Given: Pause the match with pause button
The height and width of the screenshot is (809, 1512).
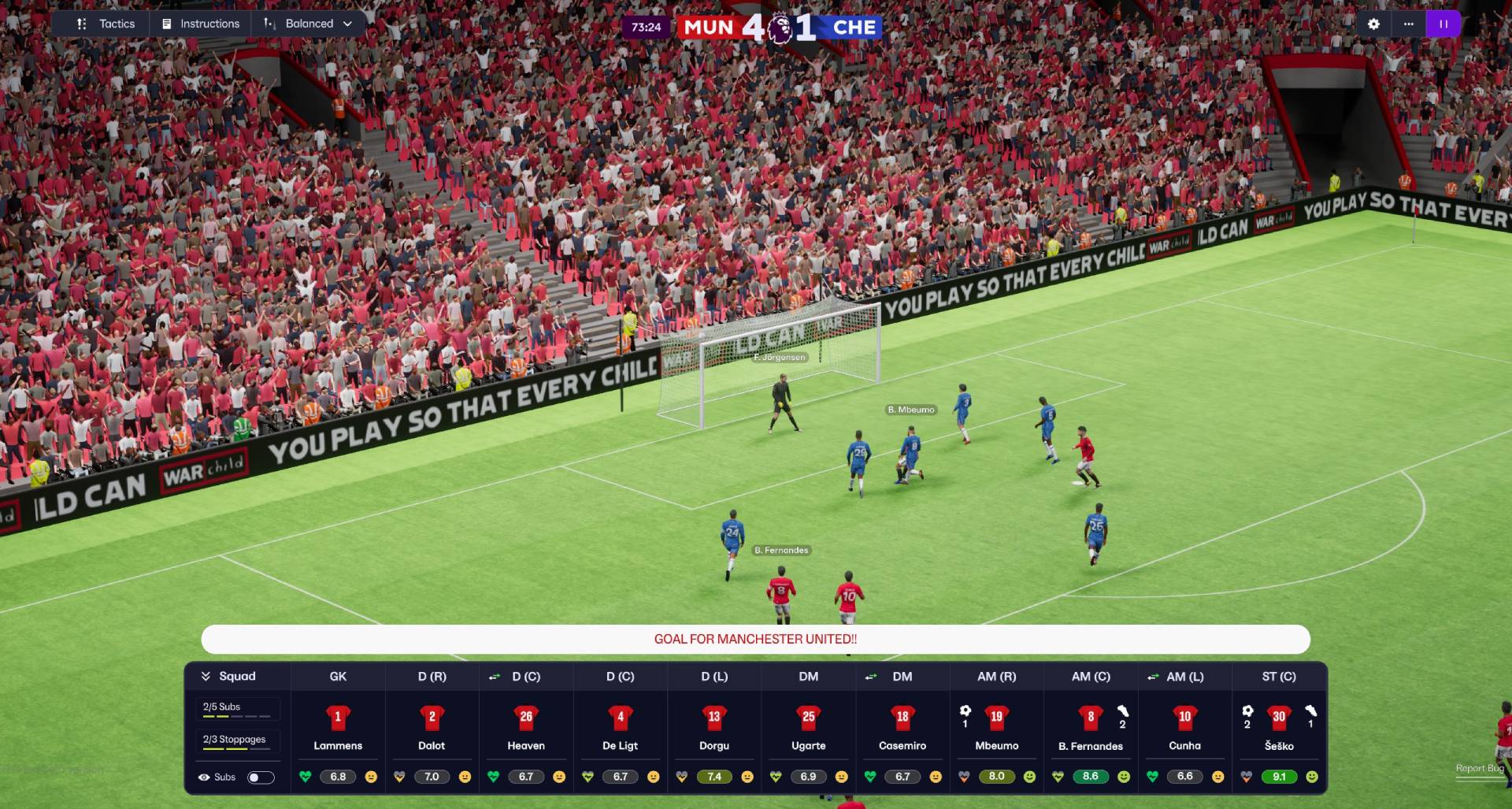Looking at the screenshot, I should [x=1443, y=24].
